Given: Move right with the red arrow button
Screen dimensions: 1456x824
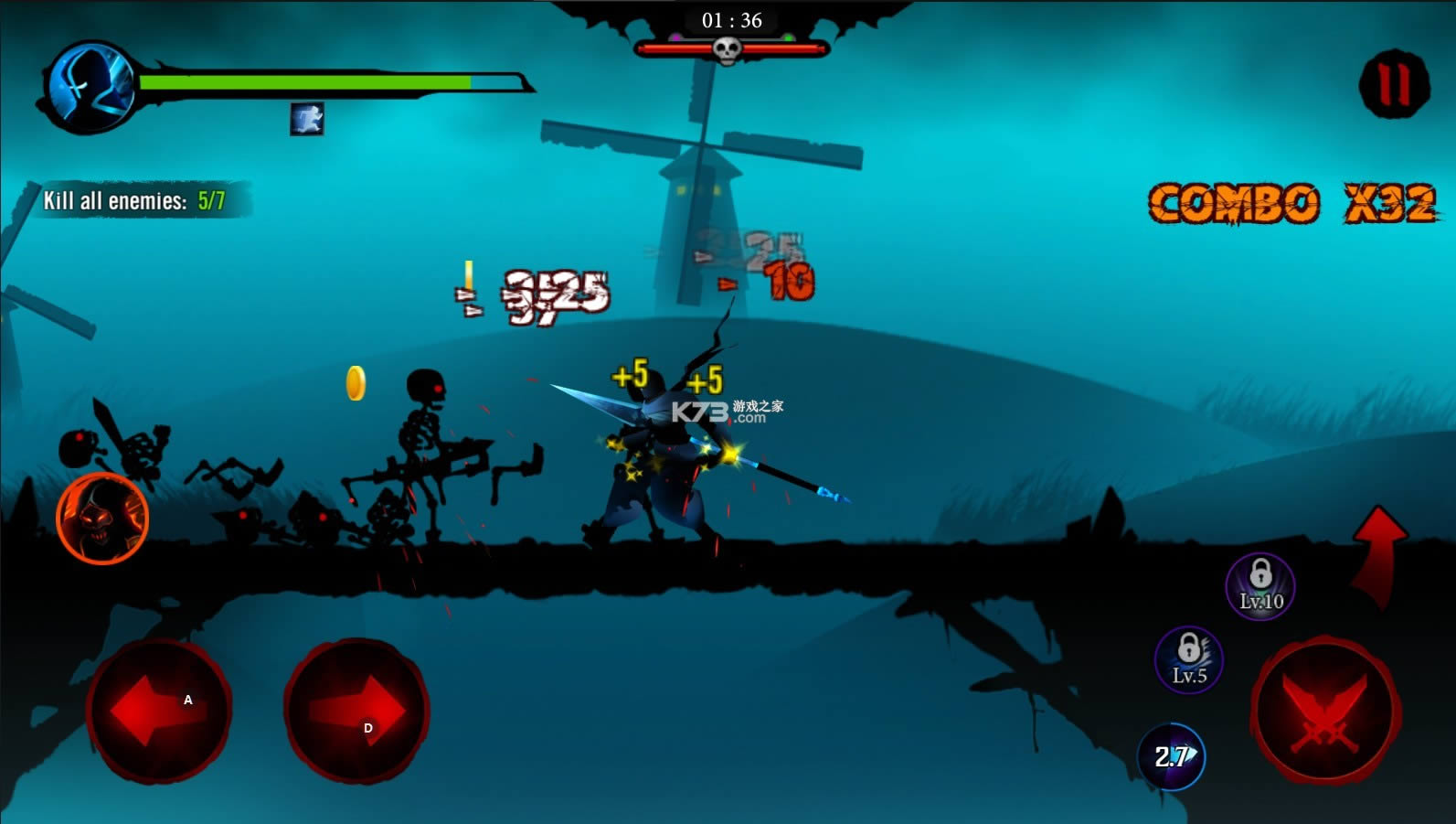Looking at the screenshot, I should (356, 711).
